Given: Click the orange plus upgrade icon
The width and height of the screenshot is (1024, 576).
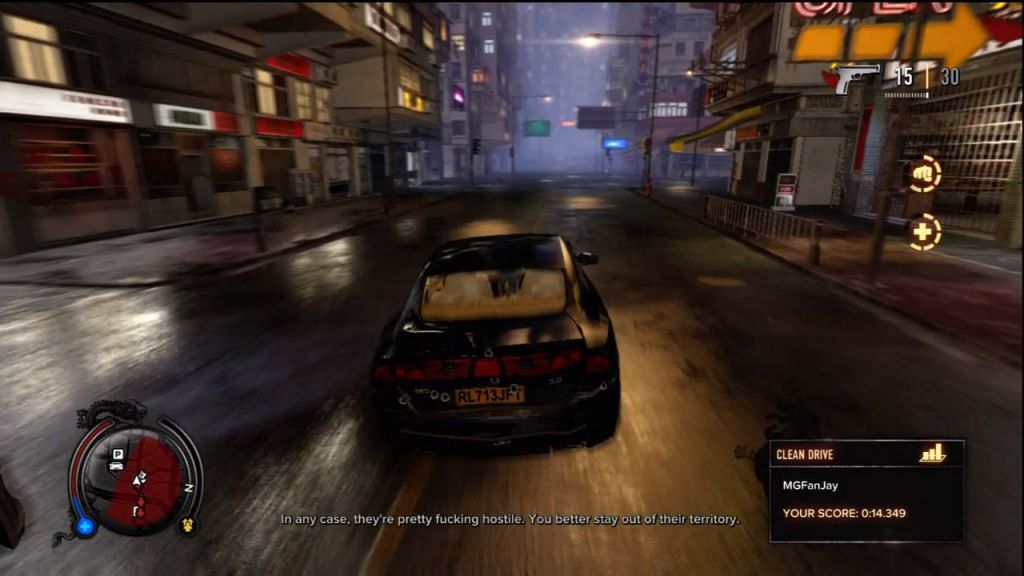Looking at the screenshot, I should pyautogui.click(x=924, y=231).
